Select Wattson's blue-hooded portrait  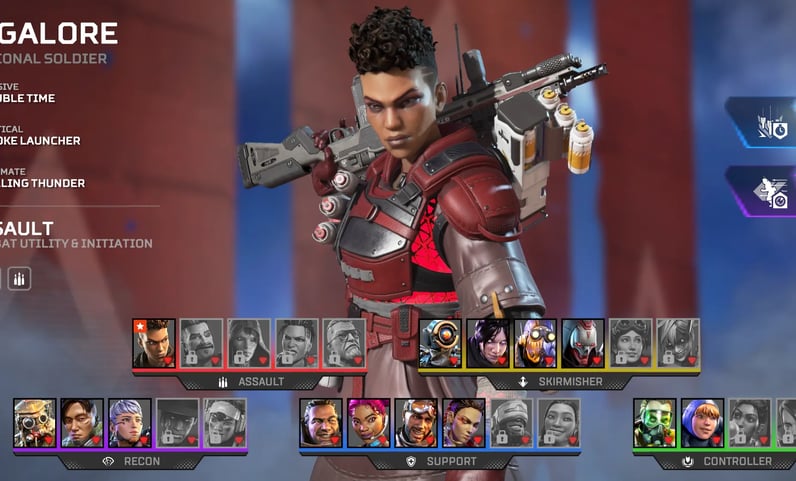pos(702,423)
